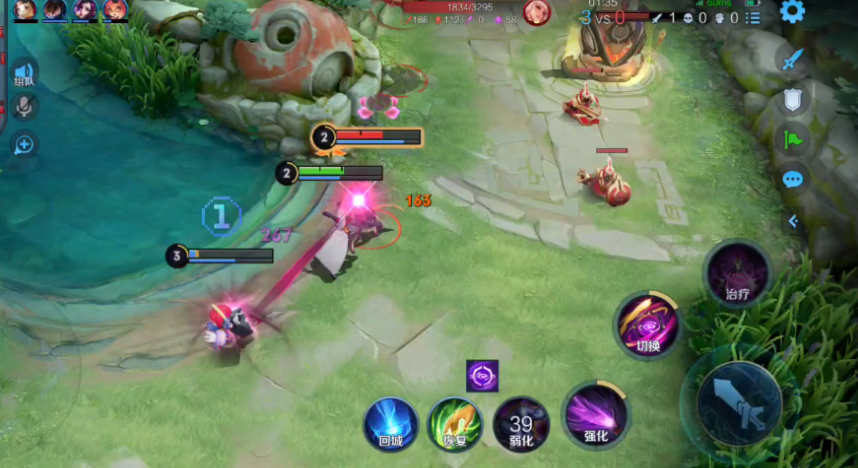Use the 强化 enhance skill
858x468 pixels.
596,414
